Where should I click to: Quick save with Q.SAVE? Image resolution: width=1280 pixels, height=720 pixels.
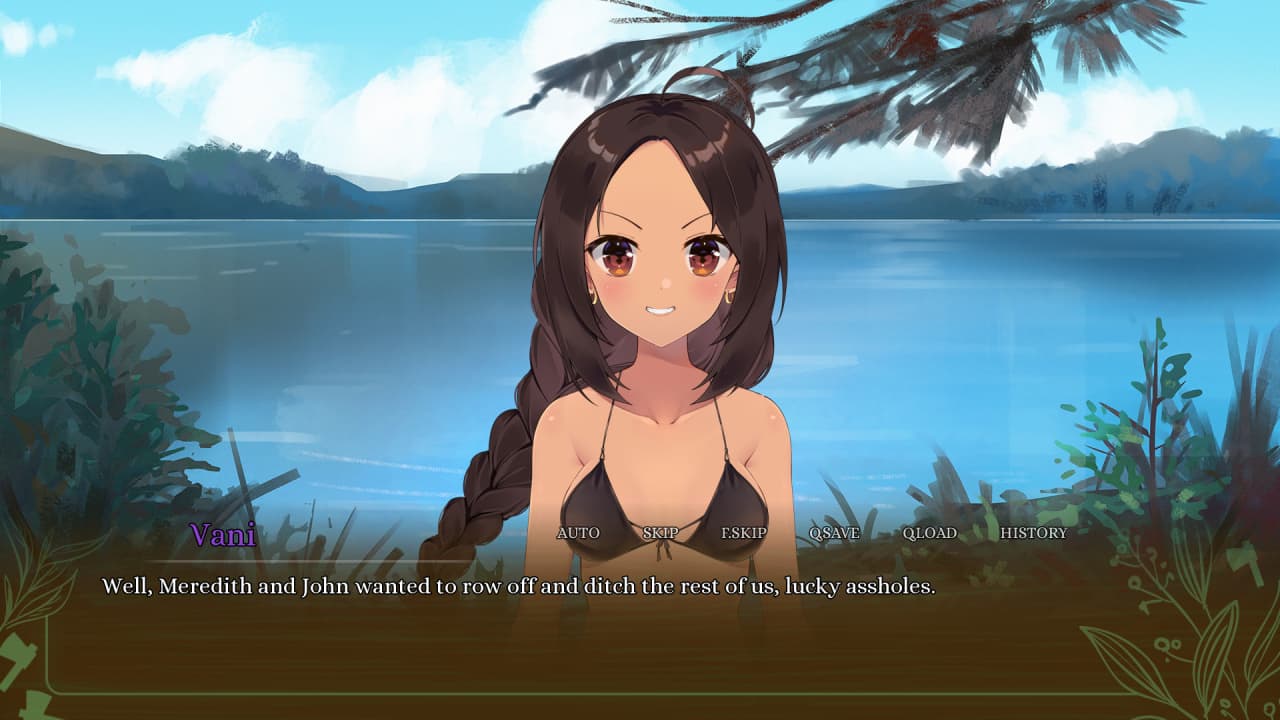tap(834, 533)
